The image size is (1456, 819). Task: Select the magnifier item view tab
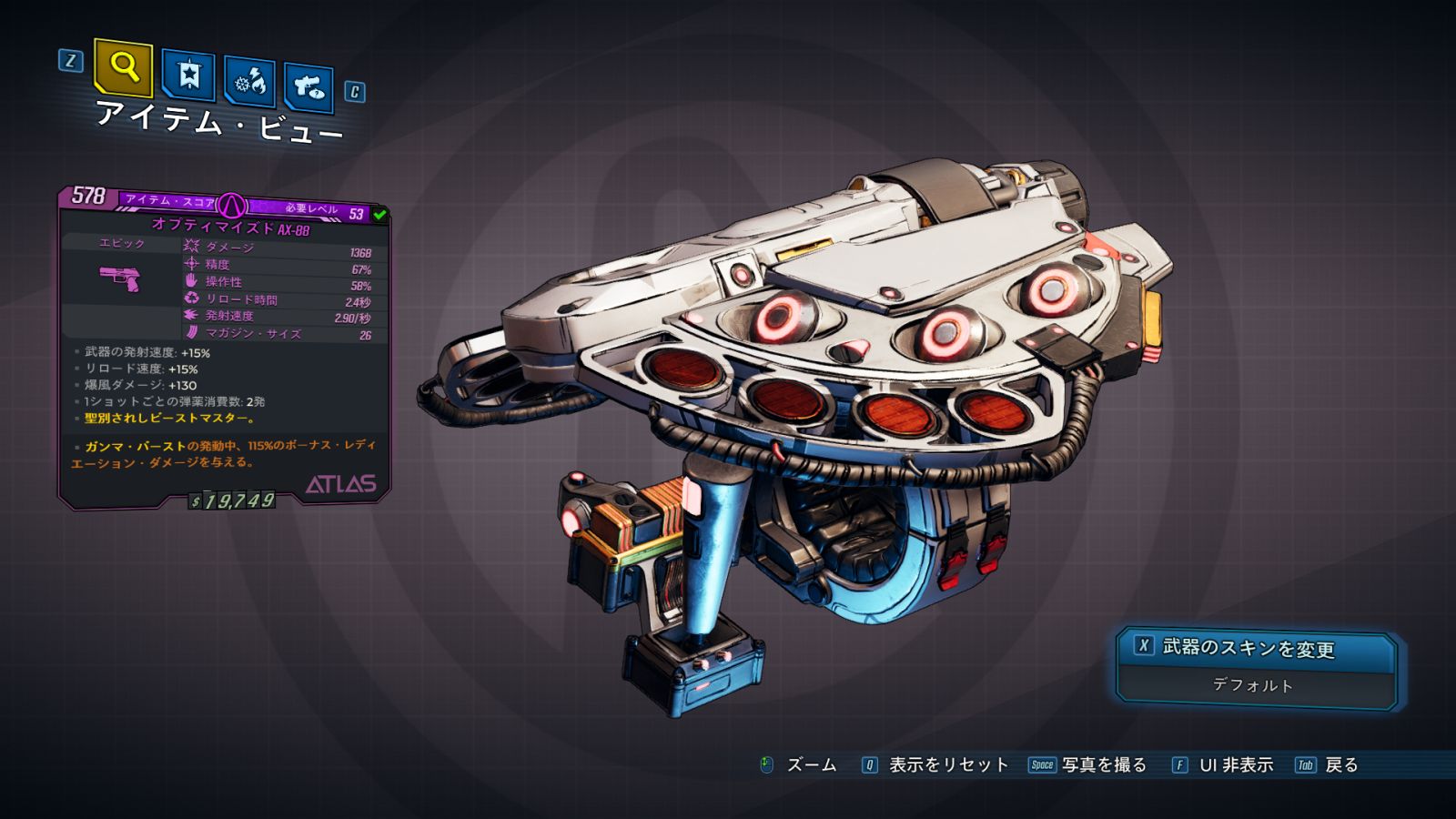[x=123, y=67]
